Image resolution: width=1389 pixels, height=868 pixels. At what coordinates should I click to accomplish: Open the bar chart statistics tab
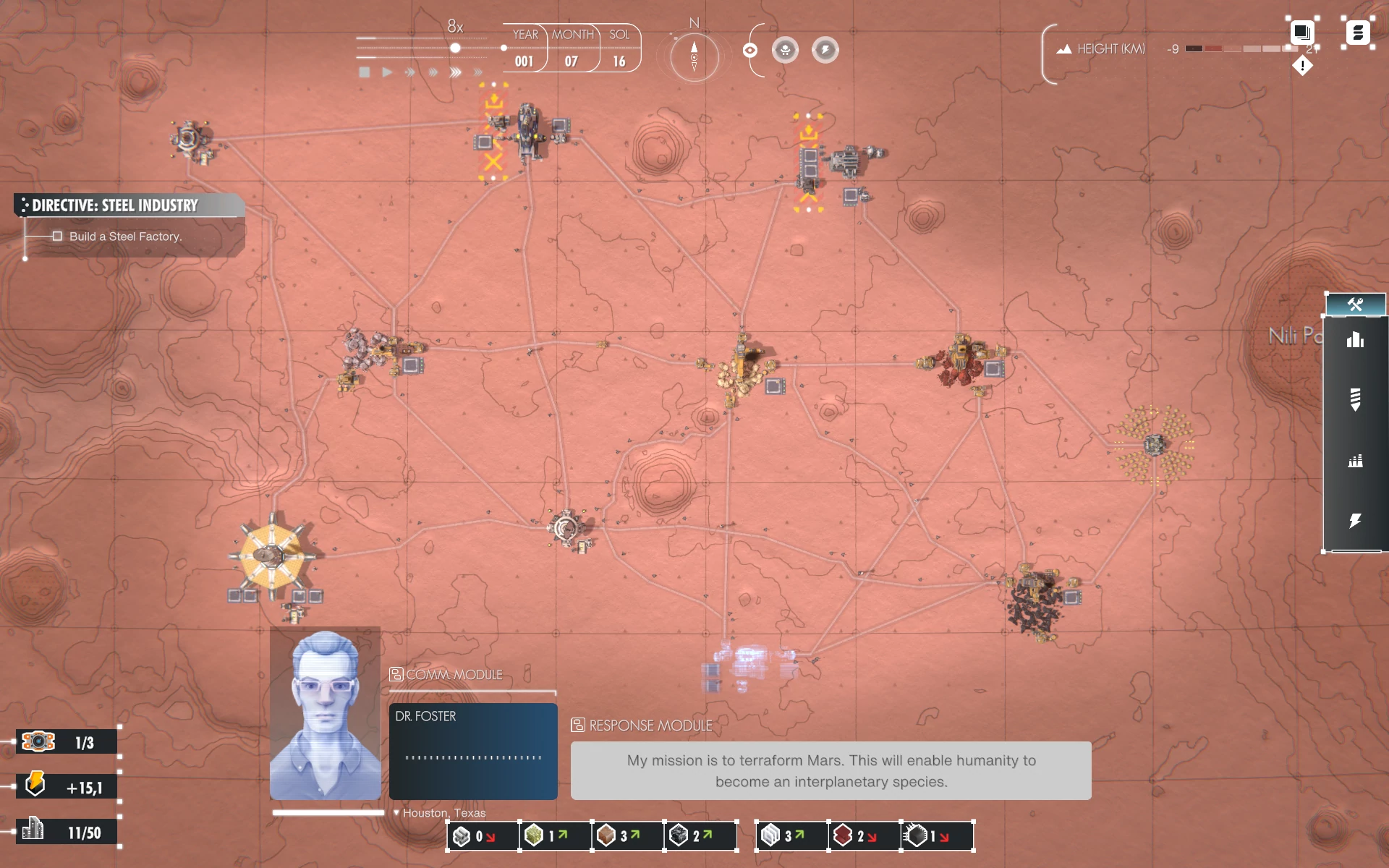pyautogui.click(x=1355, y=340)
